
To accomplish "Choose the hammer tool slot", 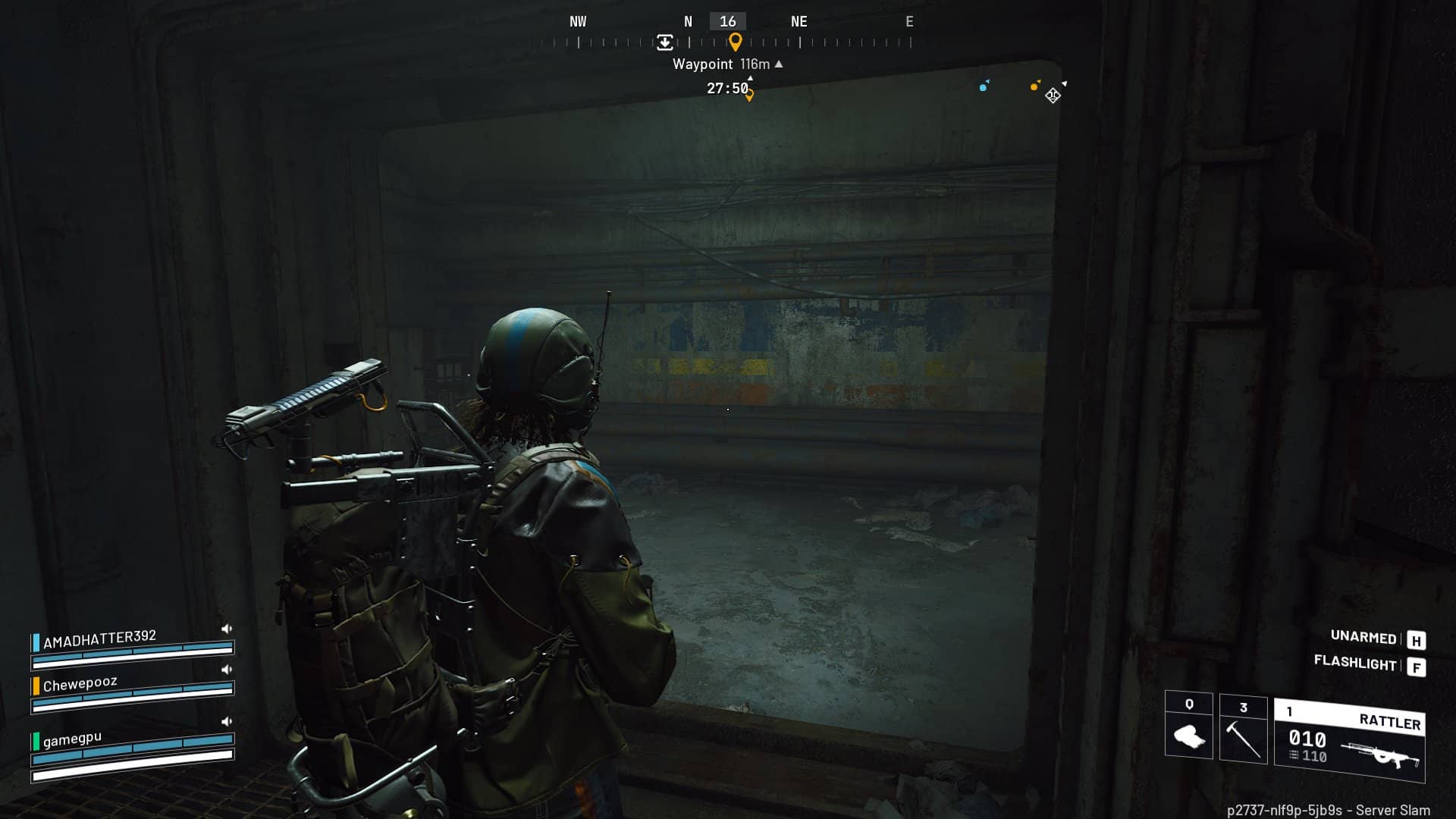I will (x=1243, y=728).
